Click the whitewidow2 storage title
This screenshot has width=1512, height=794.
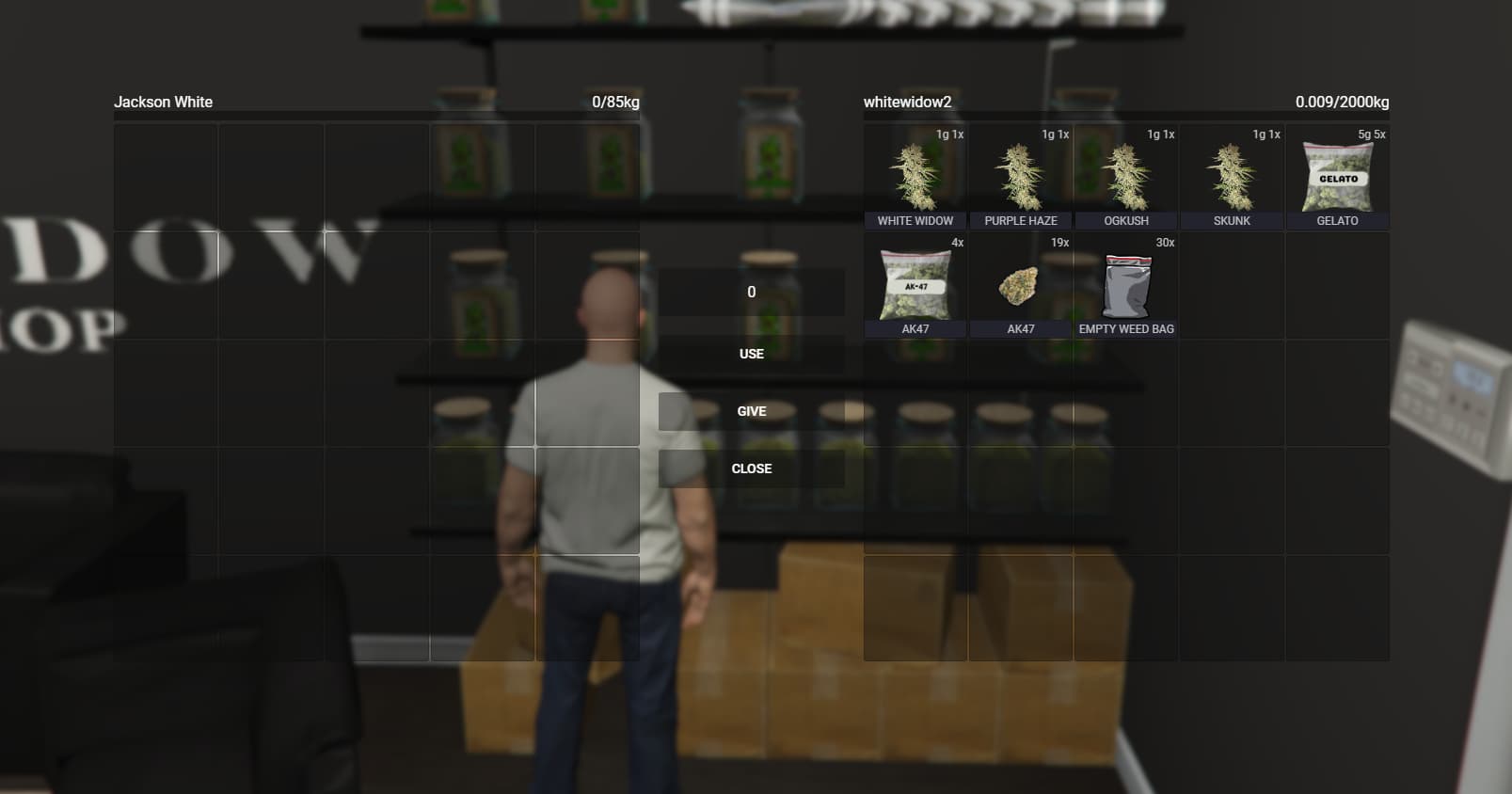point(904,101)
